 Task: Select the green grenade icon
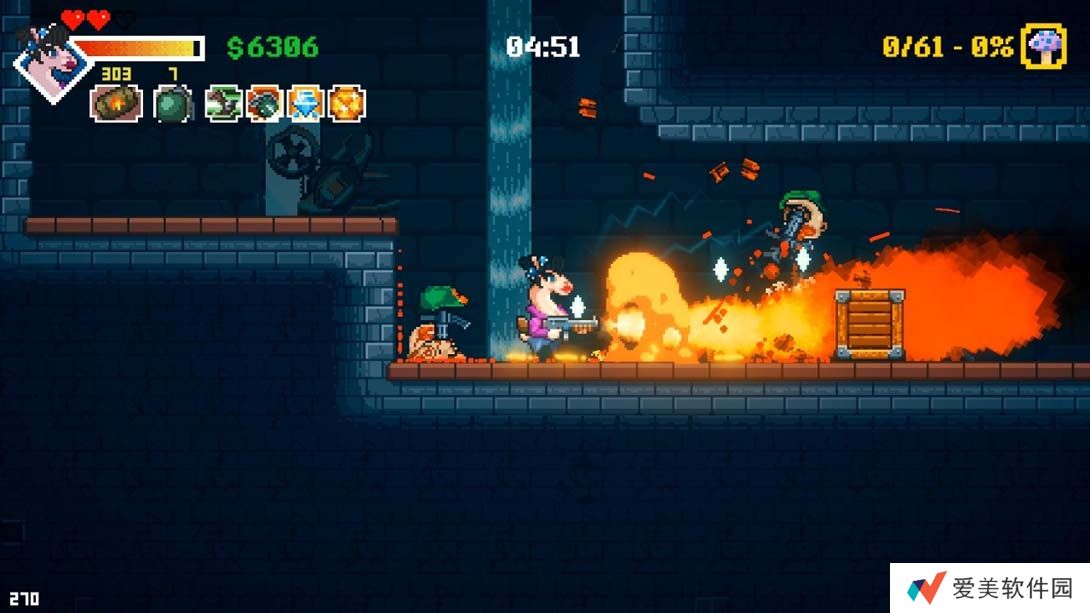click(x=172, y=103)
